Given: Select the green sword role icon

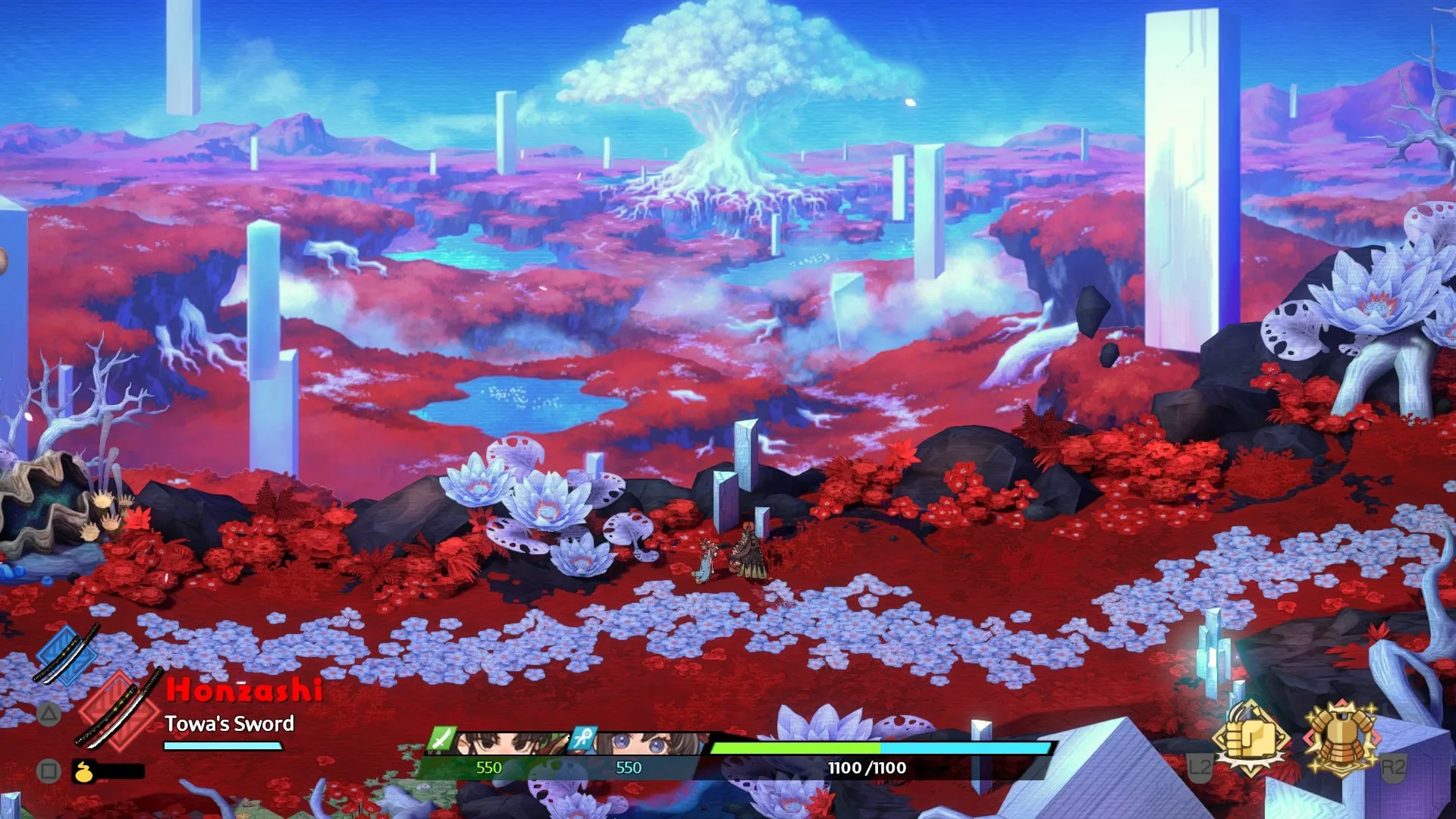Looking at the screenshot, I should [x=441, y=738].
